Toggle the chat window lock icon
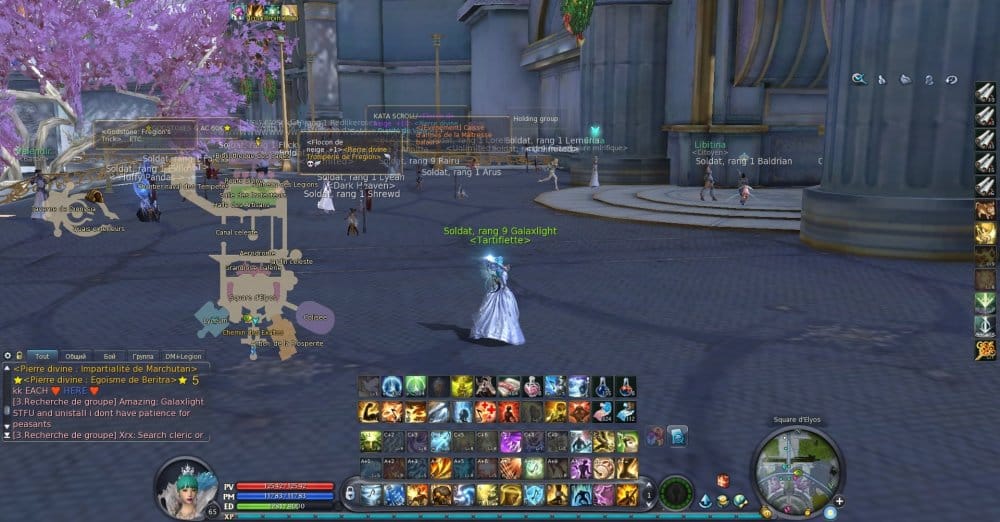This screenshot has width=1000, height=522. click(19, 356)
